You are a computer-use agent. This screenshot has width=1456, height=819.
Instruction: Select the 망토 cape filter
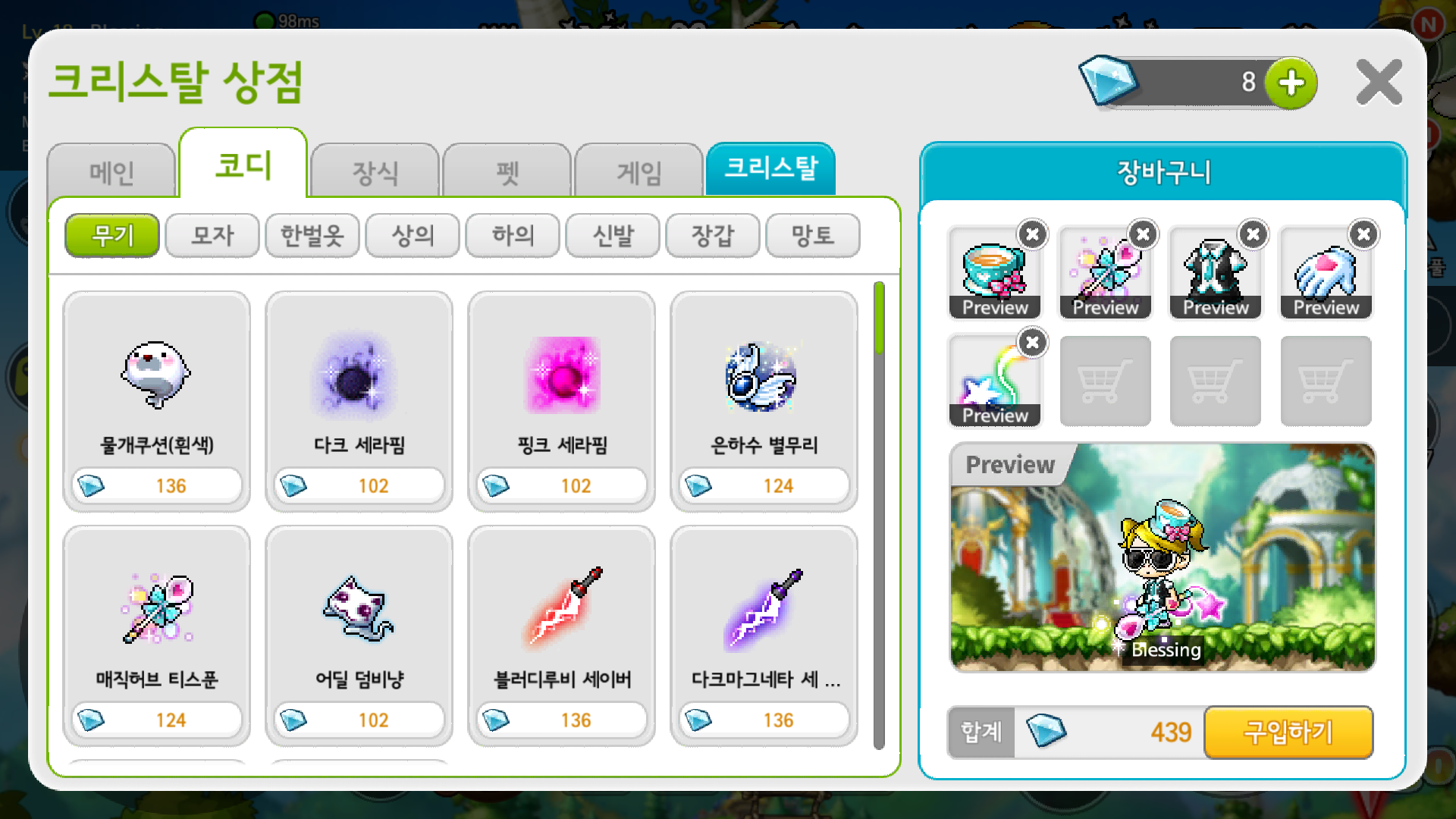[x=812, y=236]
